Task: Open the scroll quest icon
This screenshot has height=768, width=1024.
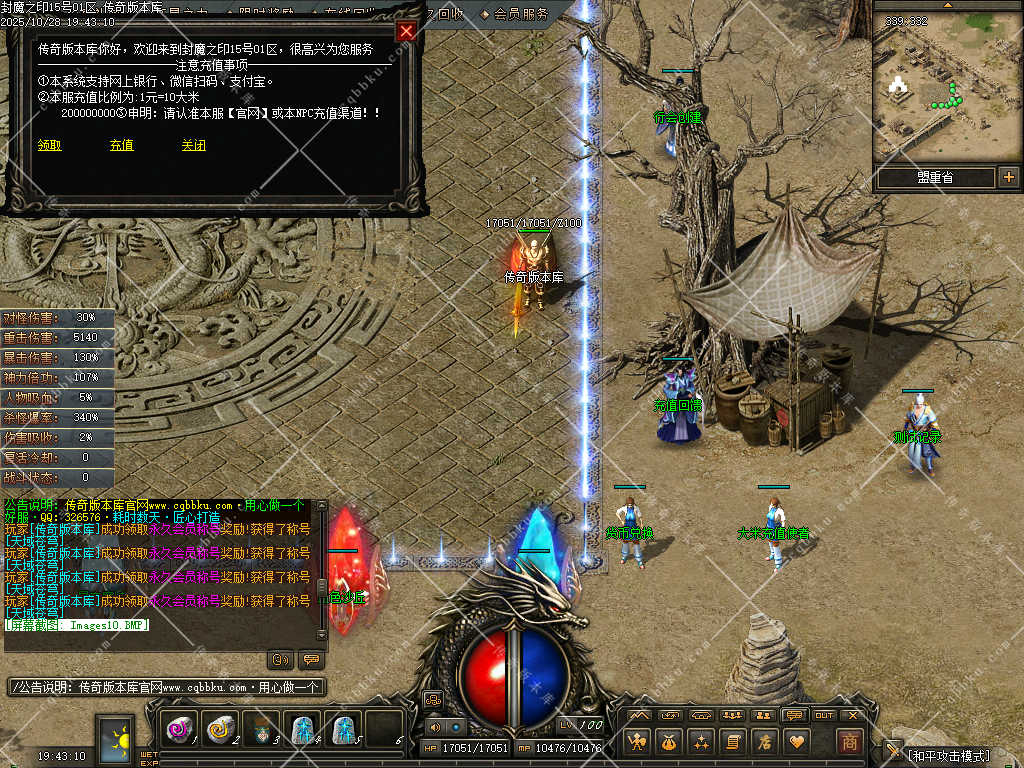Action: [732, 742]
